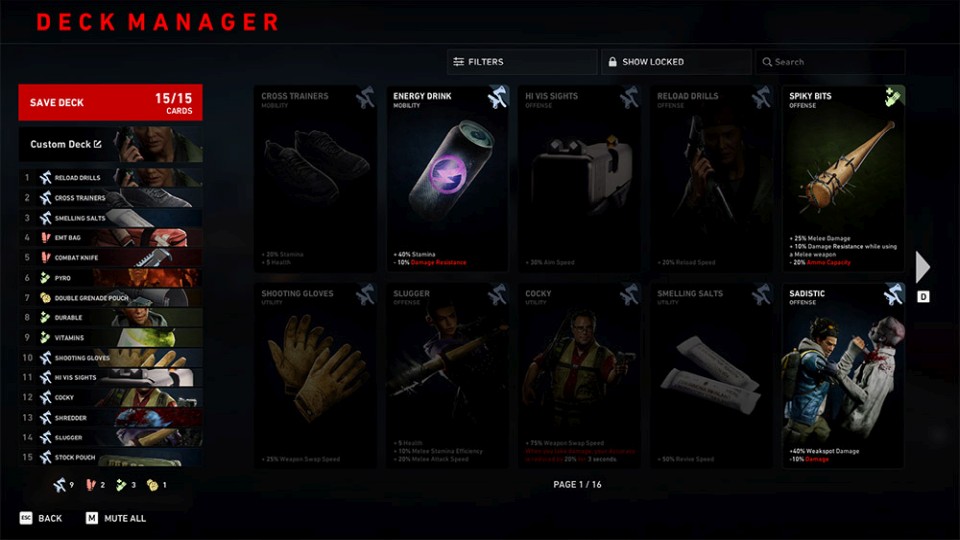Select the Energy Drink card
The width and height of the screenshot is (960, 540).
click(x=446, y=178)
